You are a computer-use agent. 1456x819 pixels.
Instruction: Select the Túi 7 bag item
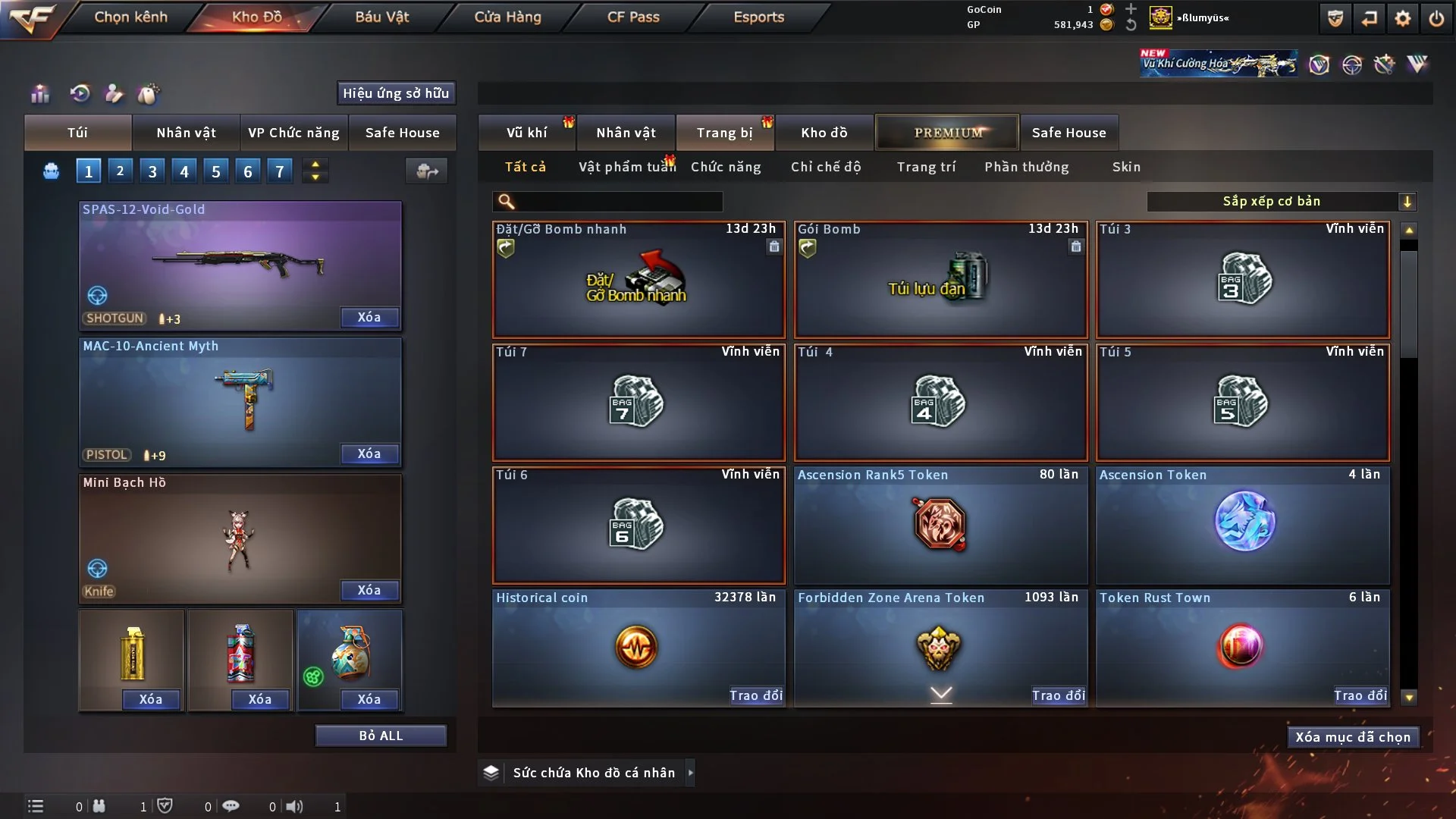638,402
